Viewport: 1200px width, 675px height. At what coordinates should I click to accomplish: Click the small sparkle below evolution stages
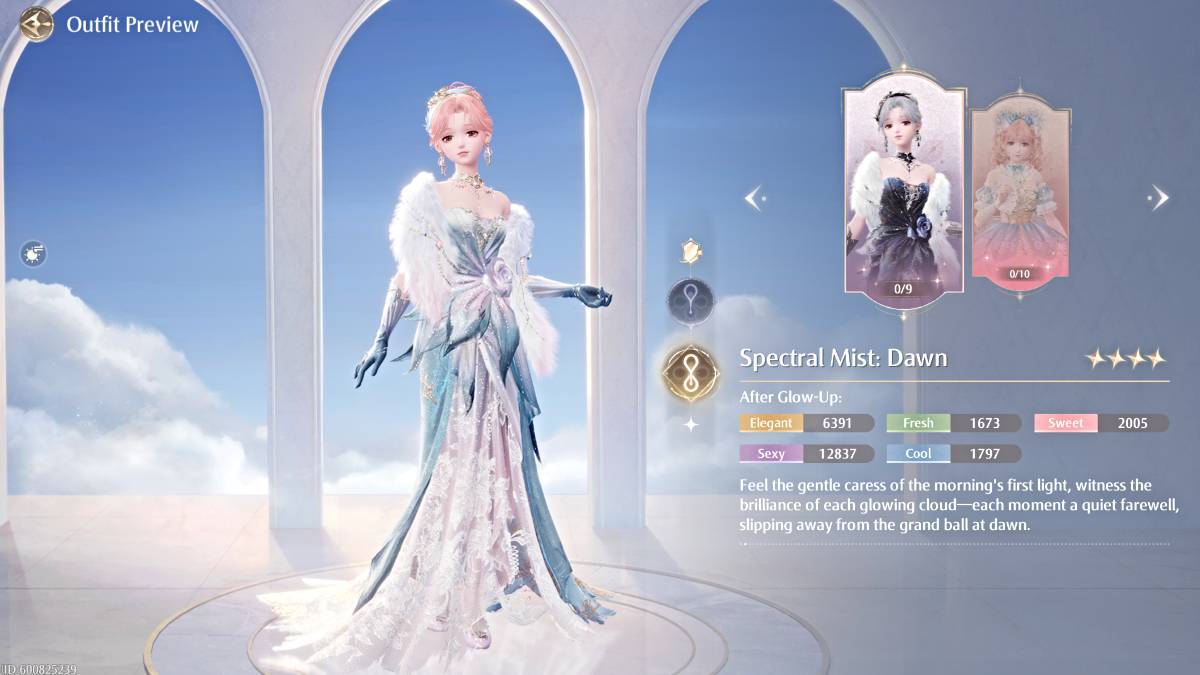point(691,424)
